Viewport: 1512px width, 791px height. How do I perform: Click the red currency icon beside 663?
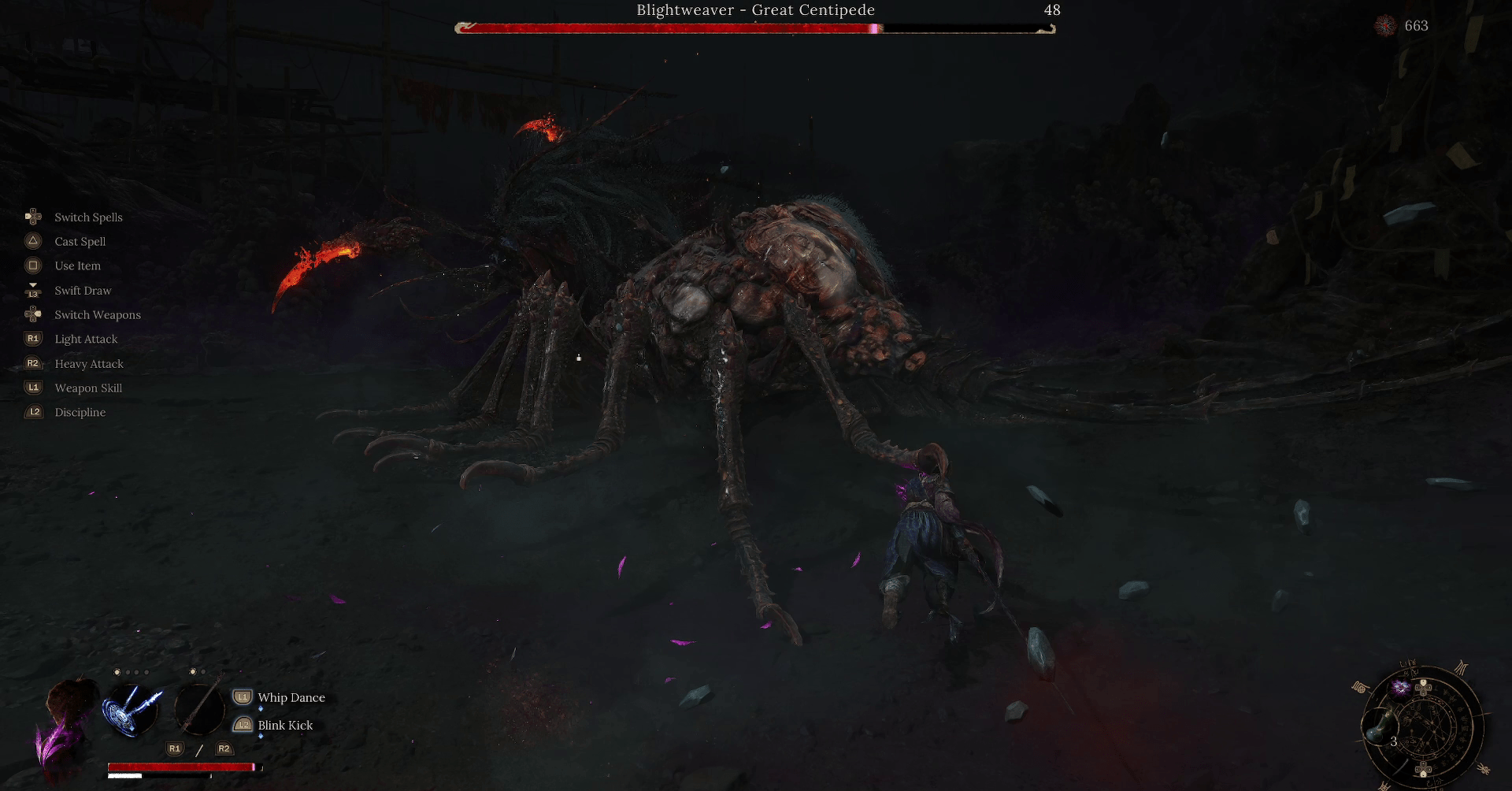tap(1385, 26)
